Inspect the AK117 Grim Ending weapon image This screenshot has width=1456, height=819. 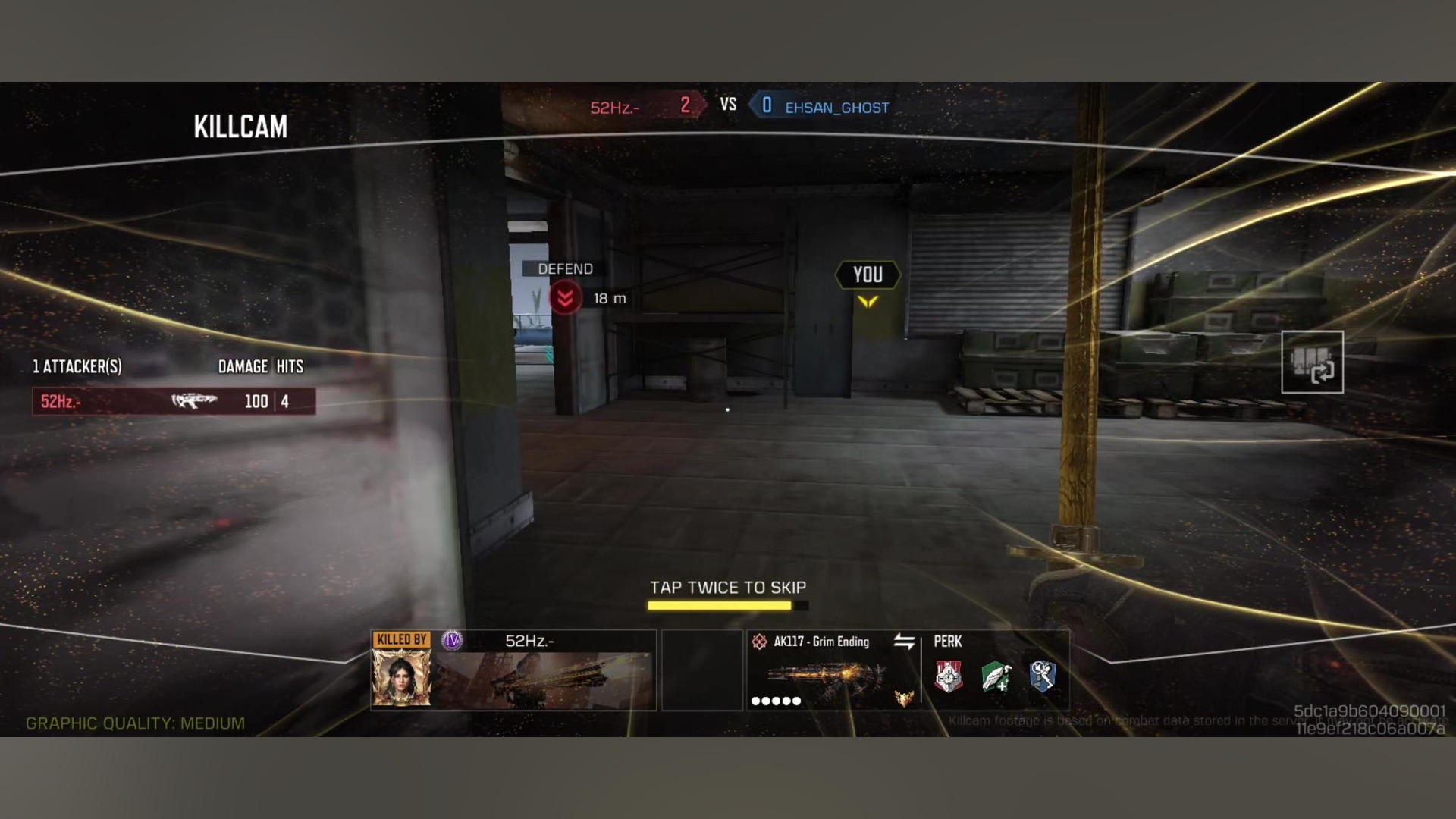[x=825, y=676]
